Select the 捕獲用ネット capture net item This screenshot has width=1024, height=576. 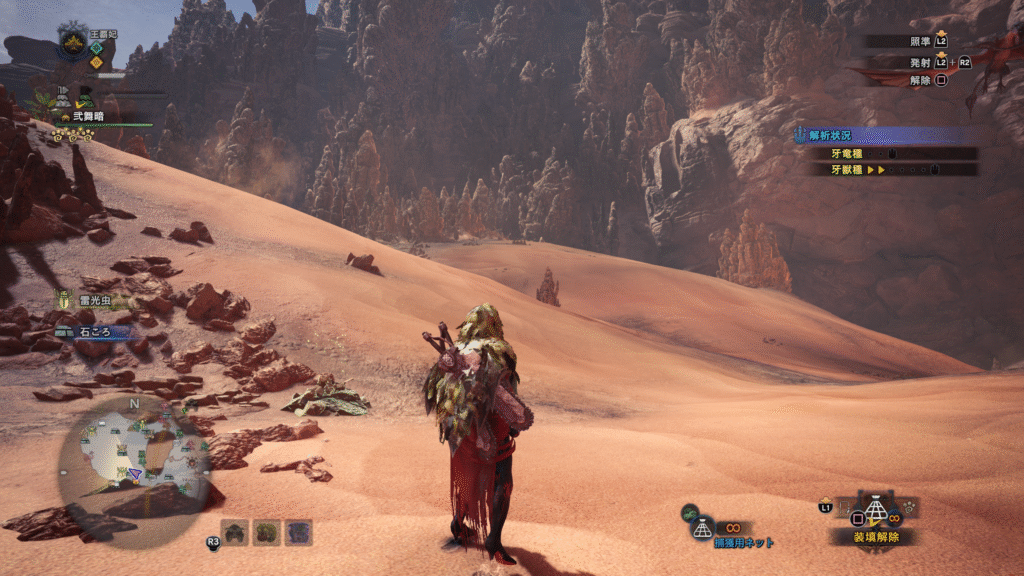click(x=743, y=542)
